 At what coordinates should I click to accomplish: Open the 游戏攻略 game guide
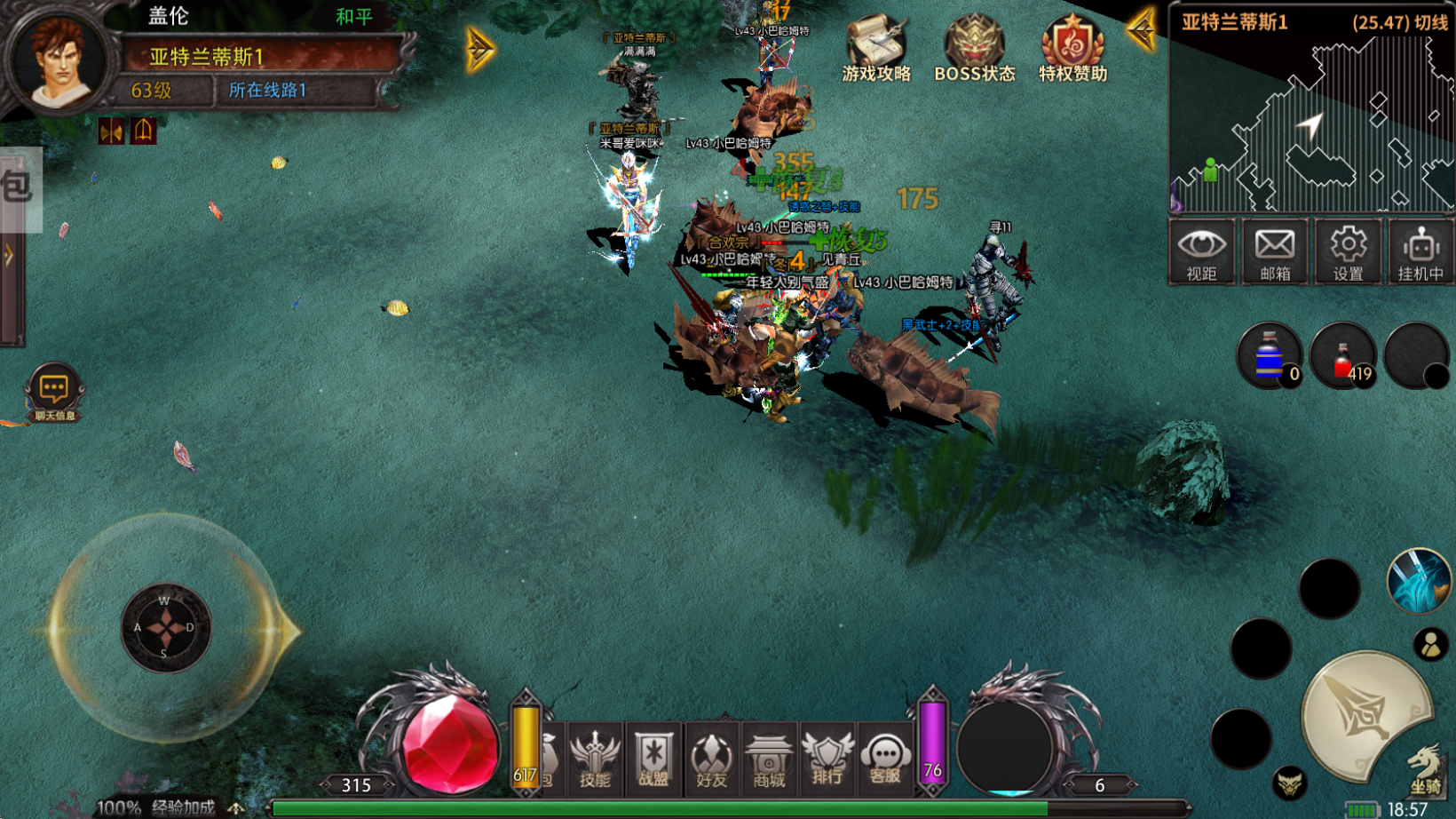(875, 50)
